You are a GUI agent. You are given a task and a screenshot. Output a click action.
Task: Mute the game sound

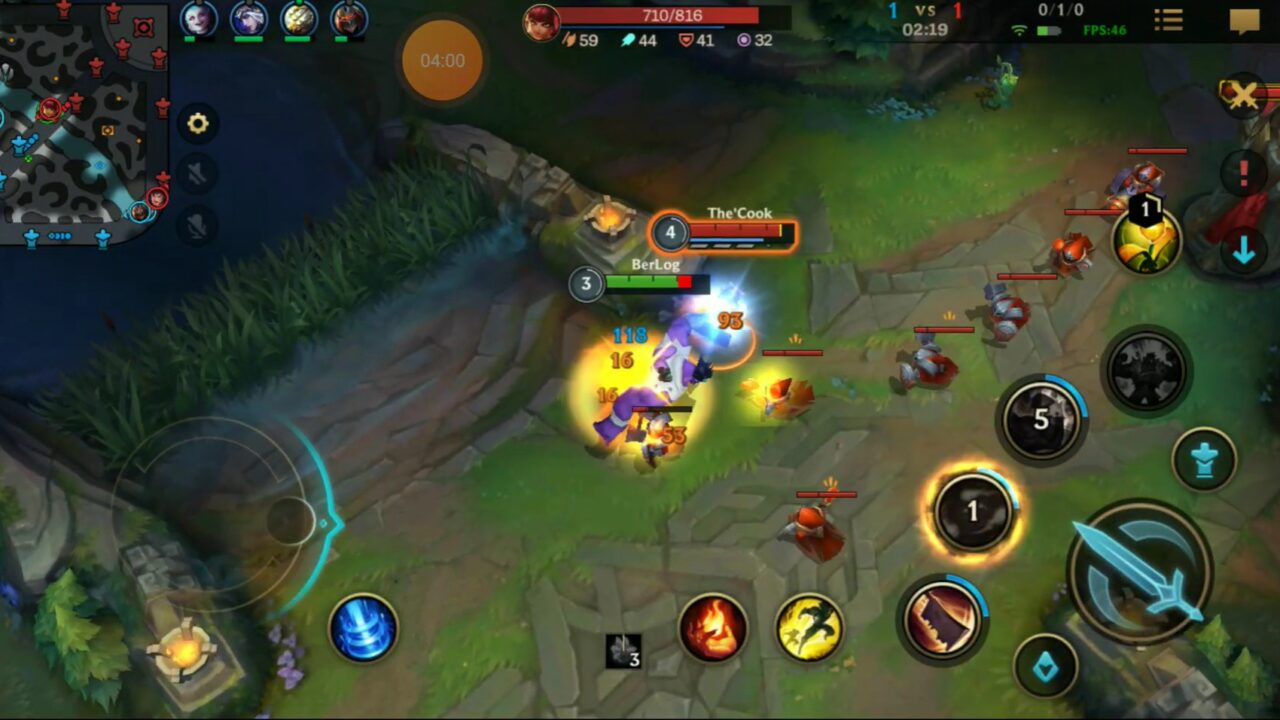click(x=196, y=172)
